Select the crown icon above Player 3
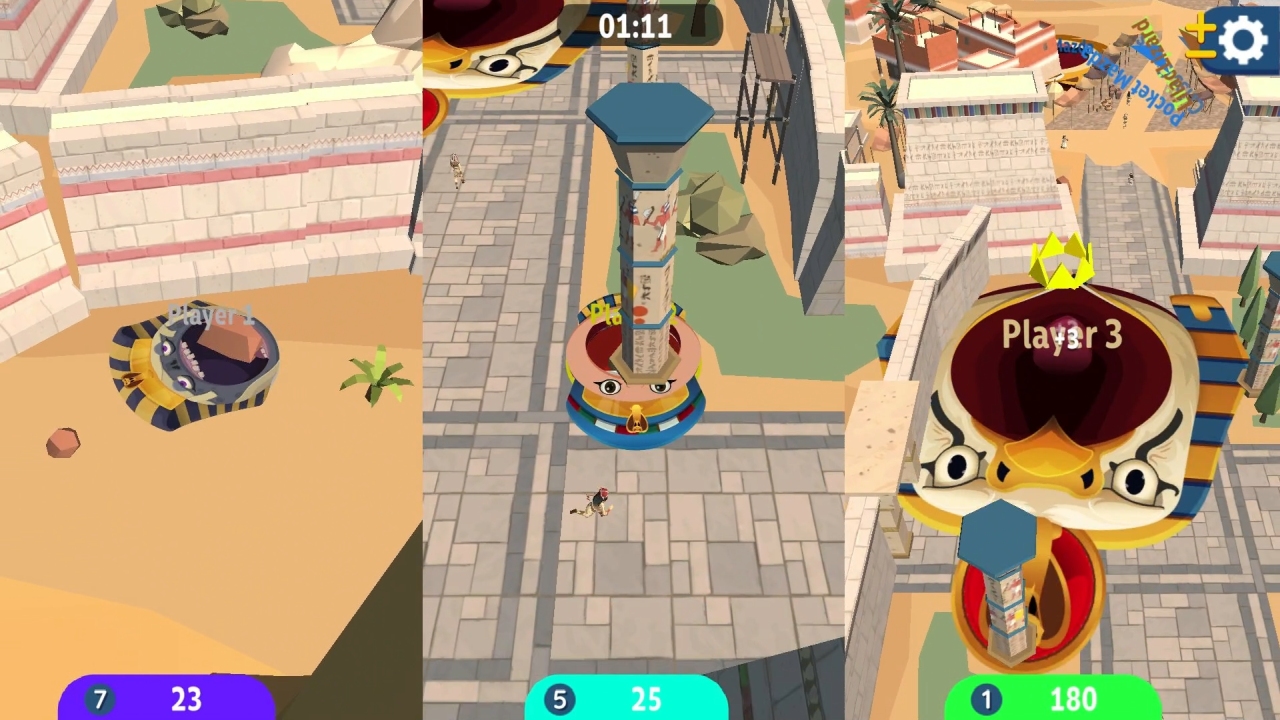 [1063, 262]
